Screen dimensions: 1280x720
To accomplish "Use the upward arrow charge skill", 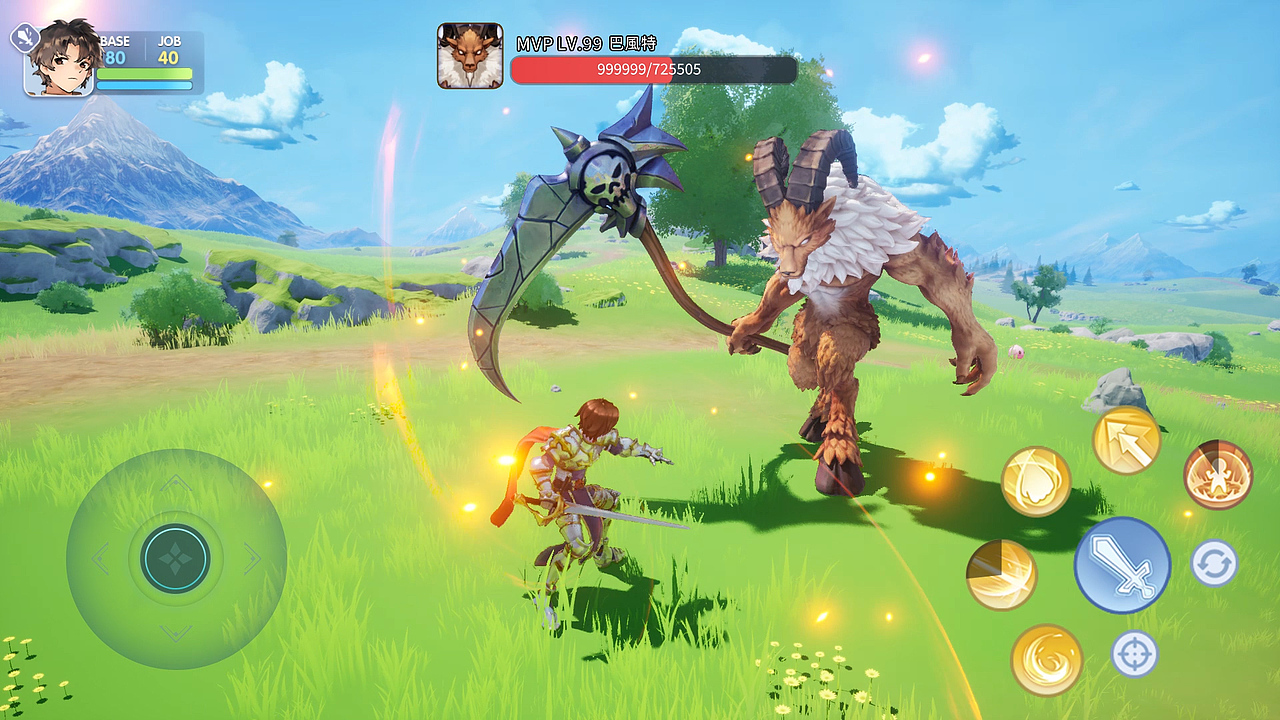I will click(x=1126, y=440).
